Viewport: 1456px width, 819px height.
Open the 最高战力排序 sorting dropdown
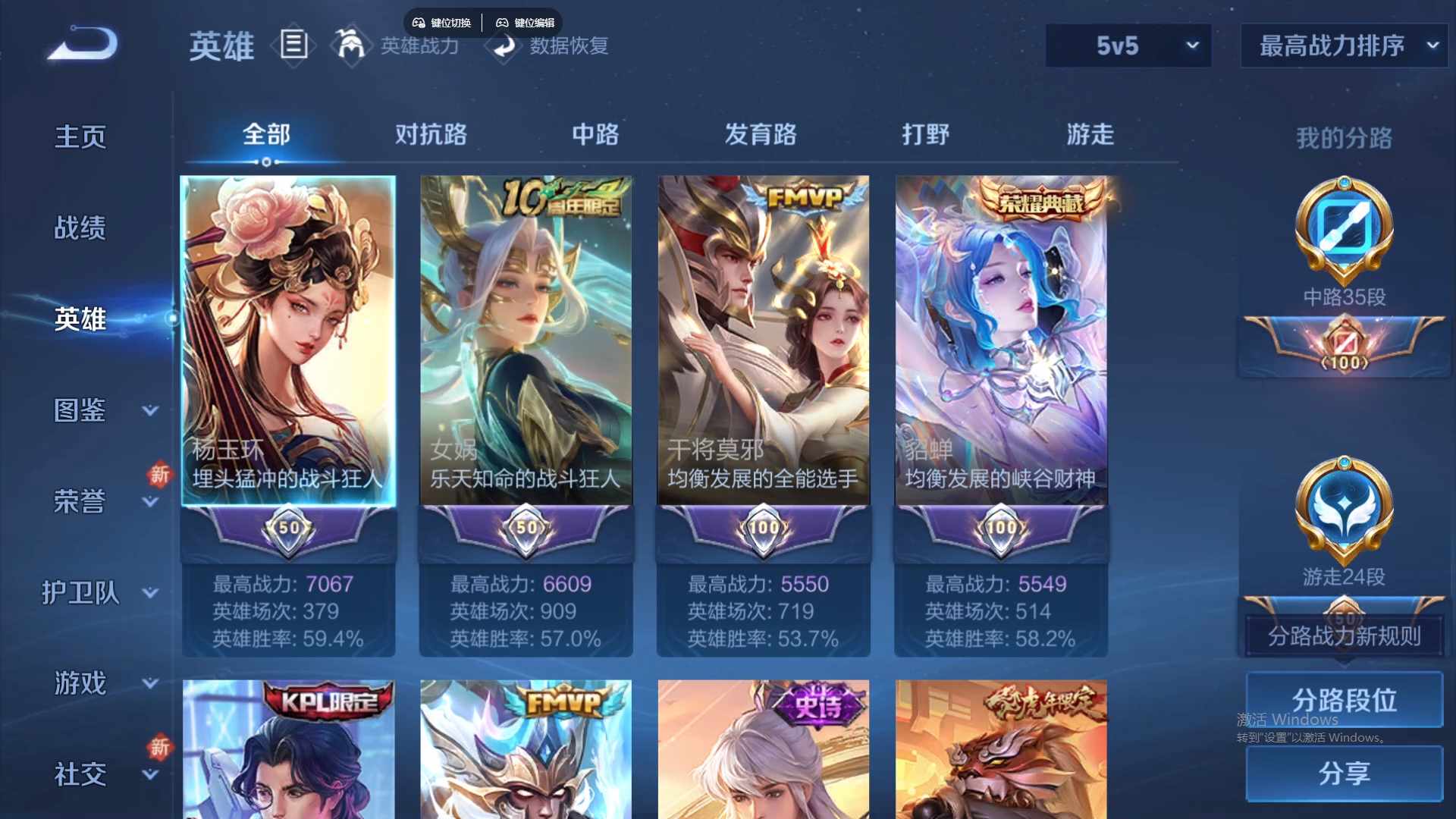1343,45
